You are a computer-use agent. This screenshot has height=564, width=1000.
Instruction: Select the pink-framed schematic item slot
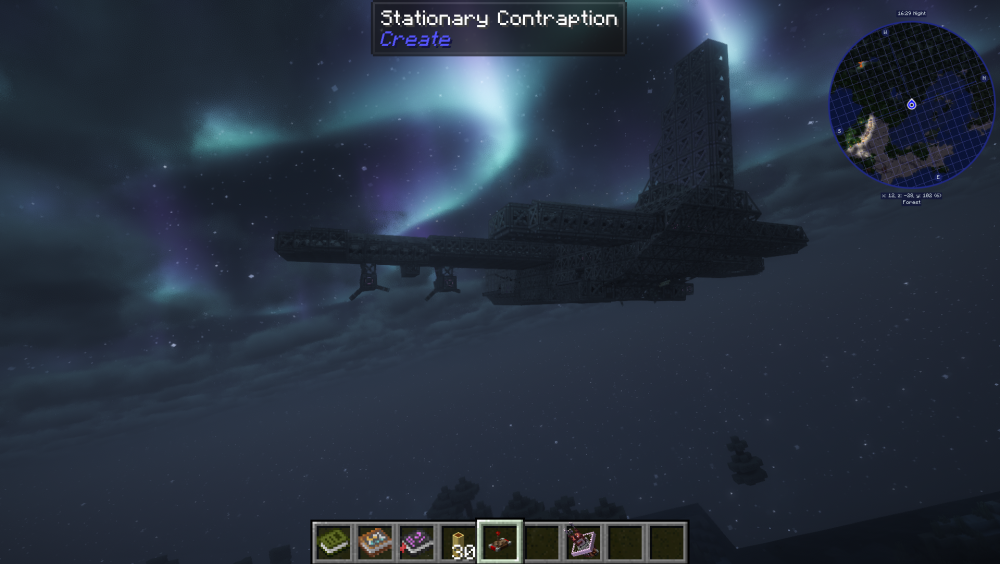click(x=583, y=542)
